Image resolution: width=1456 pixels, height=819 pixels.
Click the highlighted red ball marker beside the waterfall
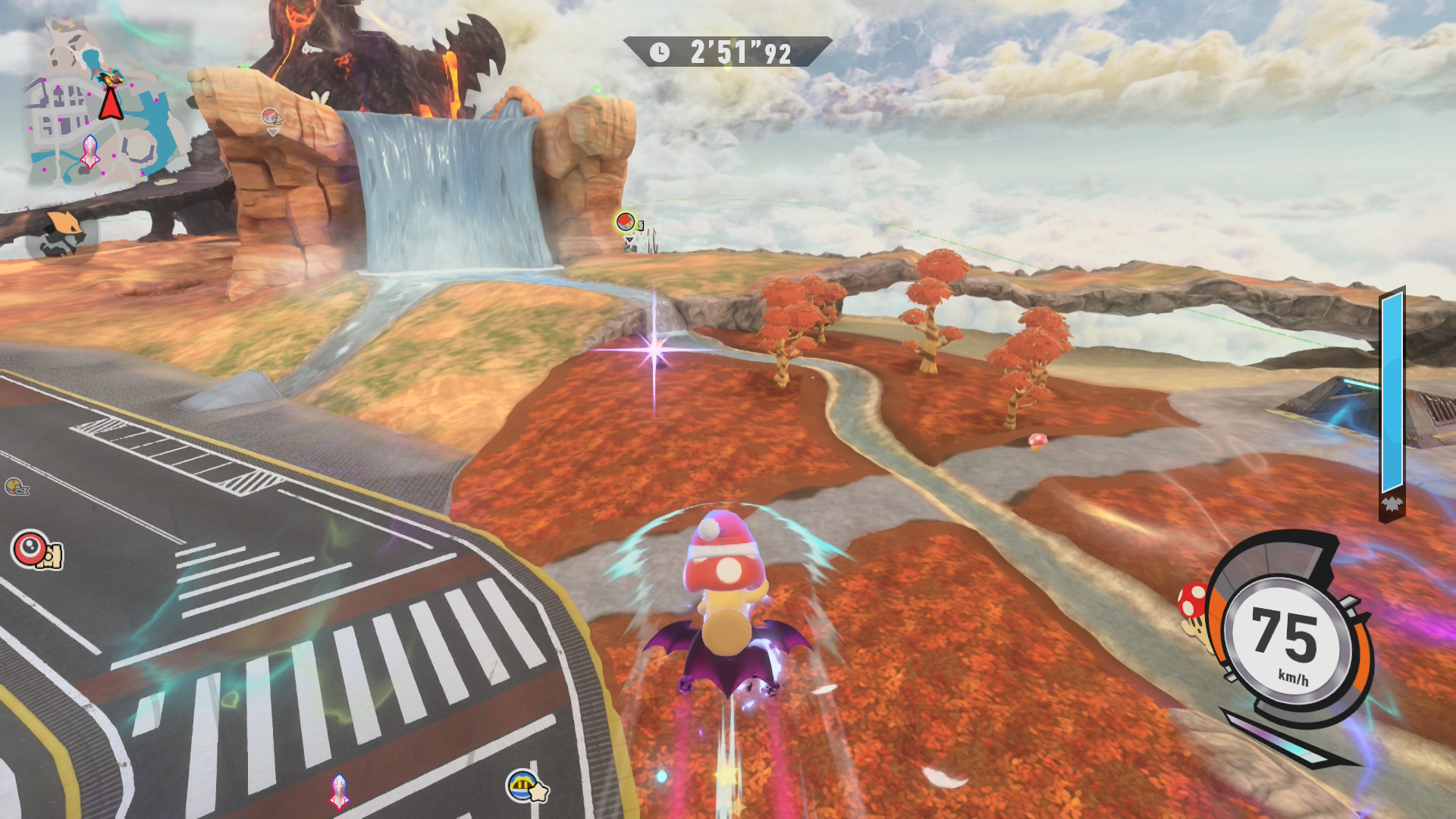click(626, 221)
